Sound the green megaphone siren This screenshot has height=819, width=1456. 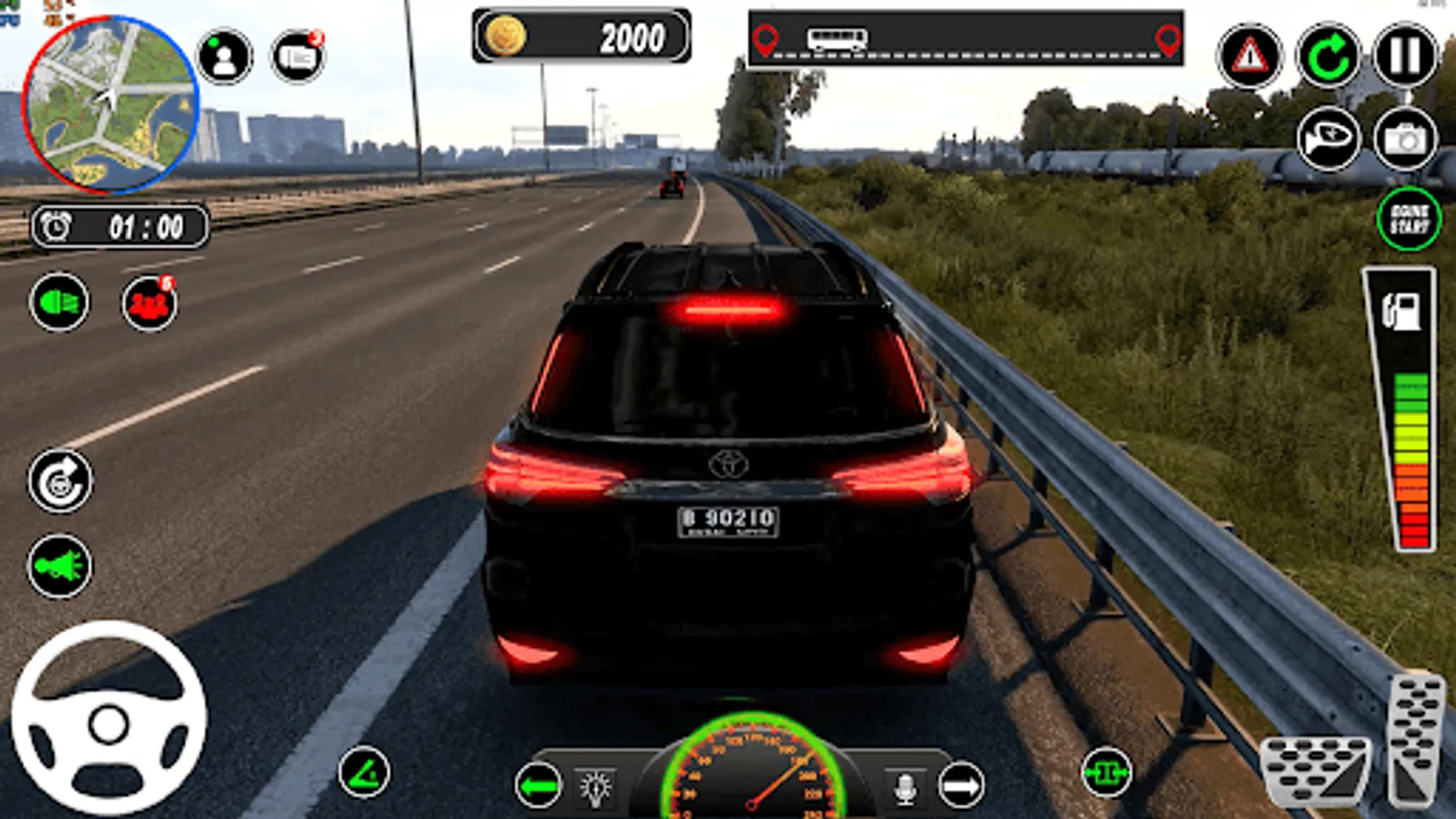coord(60,566)
